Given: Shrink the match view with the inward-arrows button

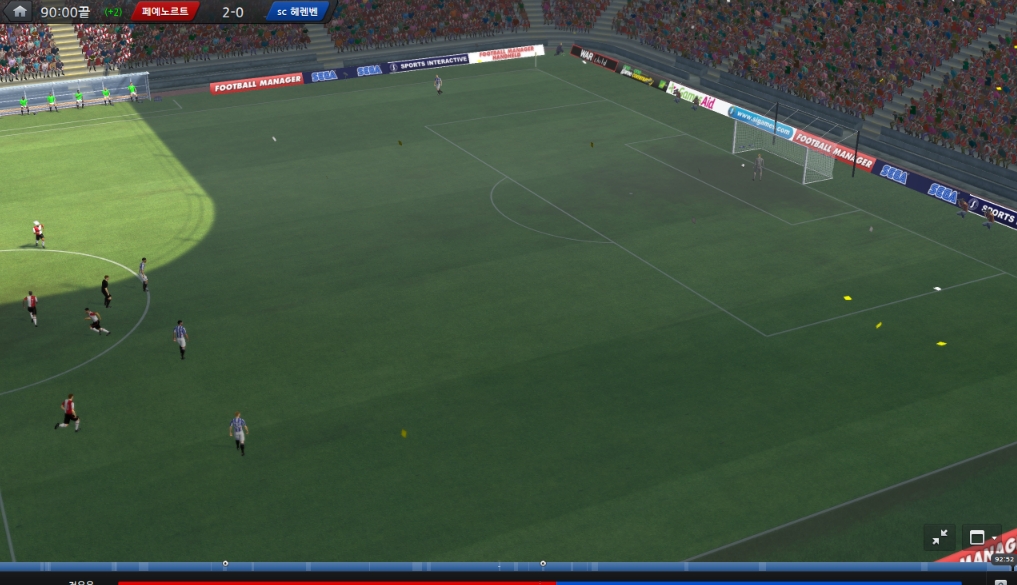Looking at the screenshot, I should (940, 537).
